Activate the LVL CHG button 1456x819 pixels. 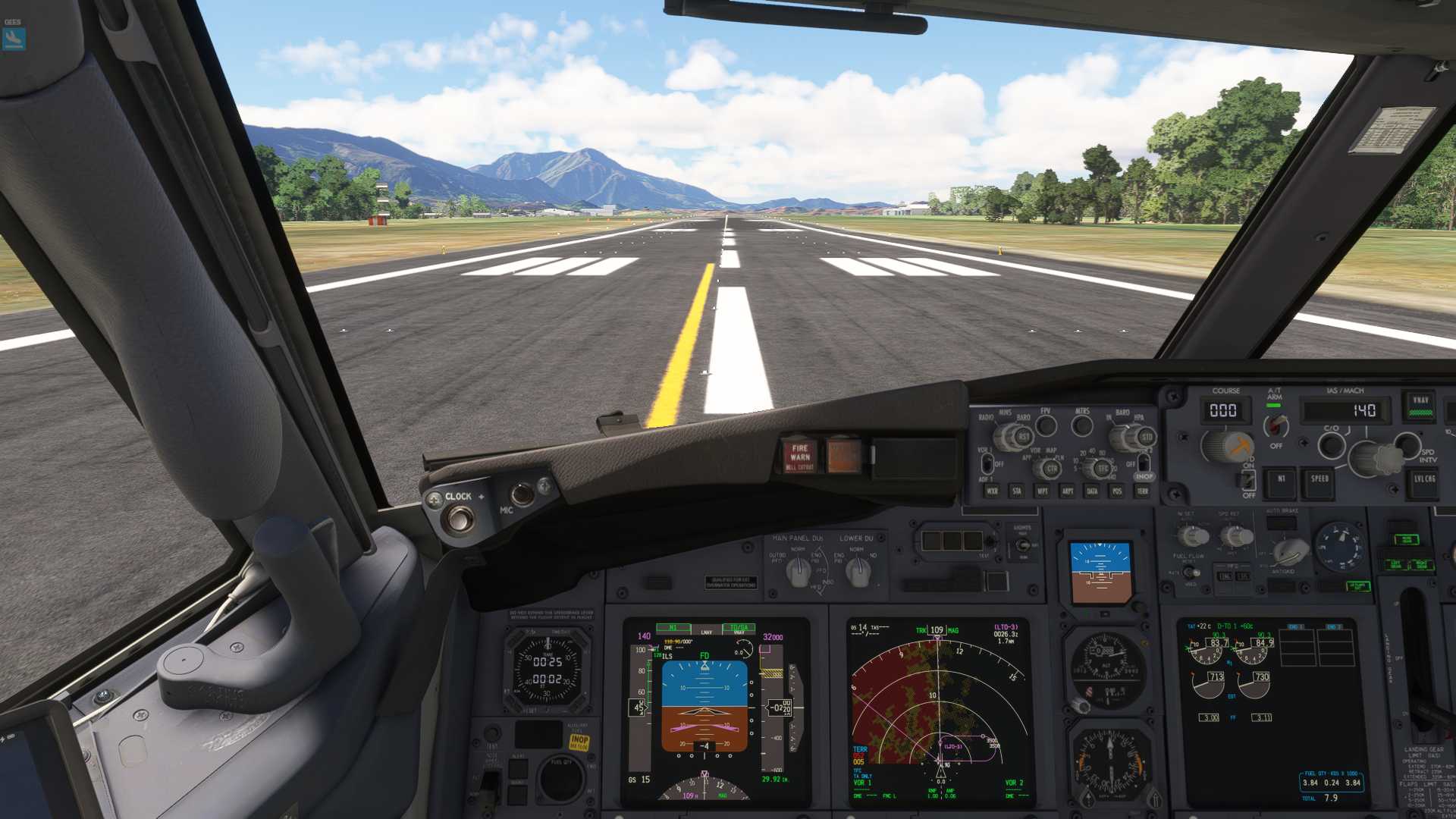pyautogui.click(x=1424, y=479)
